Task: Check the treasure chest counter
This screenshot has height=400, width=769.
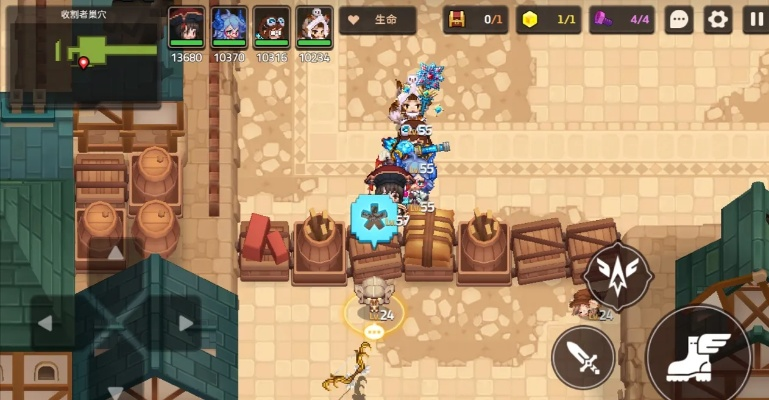Action: click(x=476, y=19)
